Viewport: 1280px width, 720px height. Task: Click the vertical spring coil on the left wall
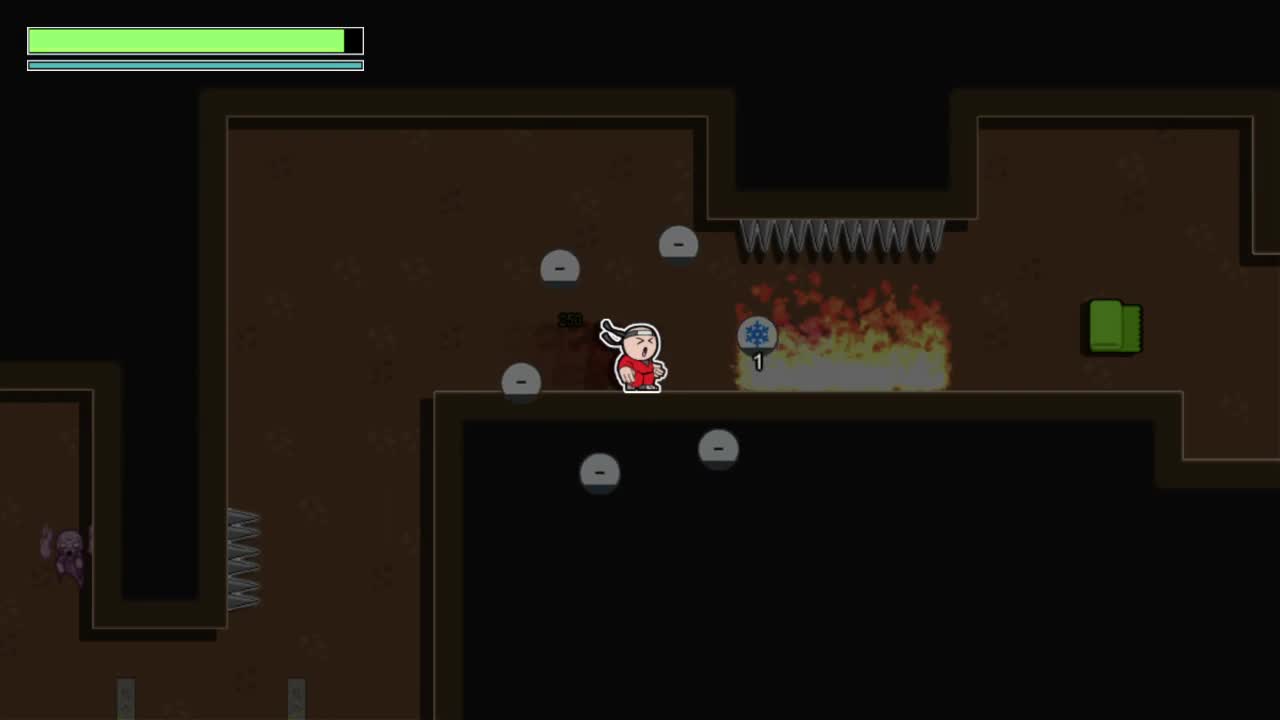tap(246, 560)
